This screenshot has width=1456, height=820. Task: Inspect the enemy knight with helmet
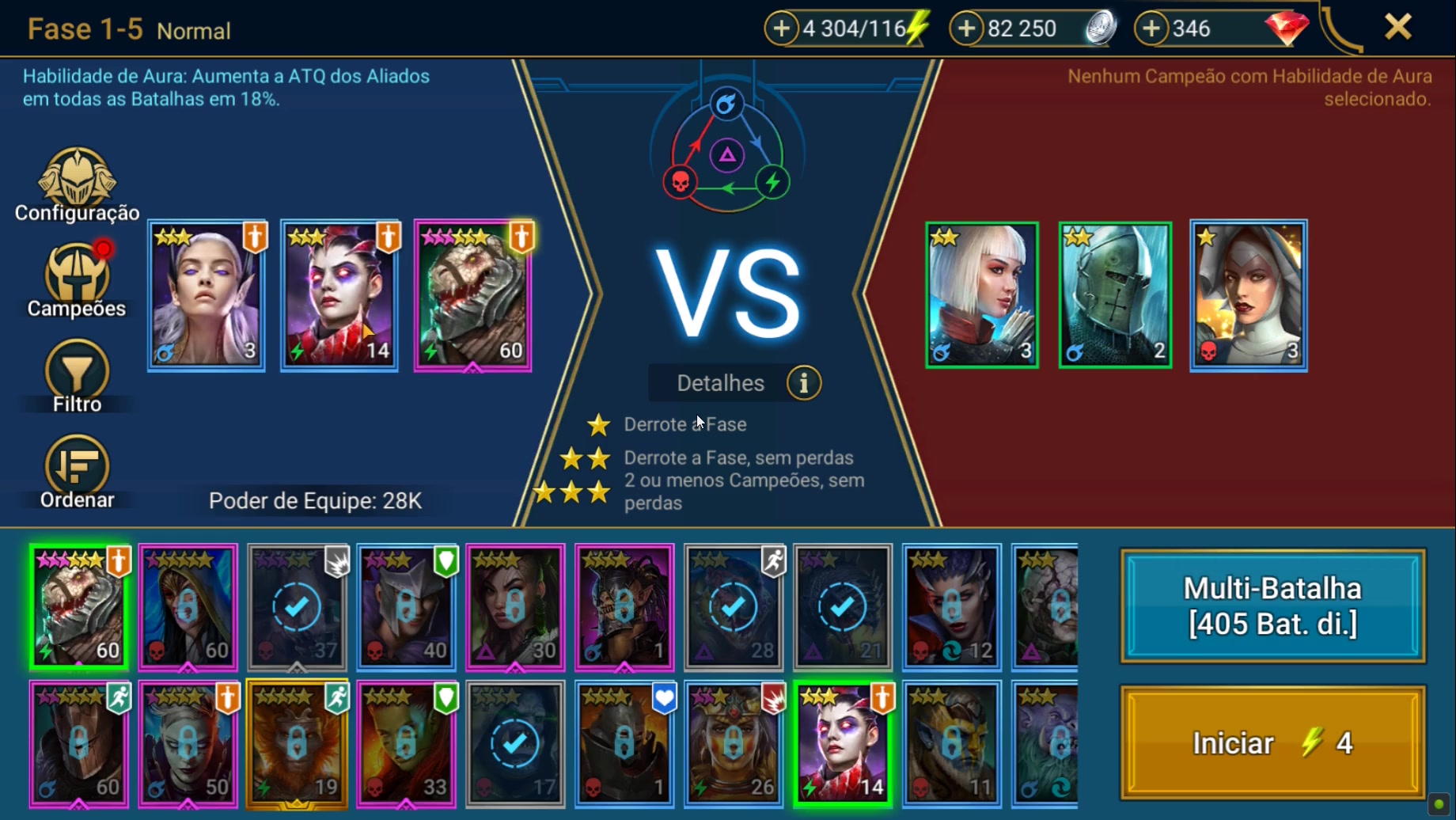(1115, 296)
